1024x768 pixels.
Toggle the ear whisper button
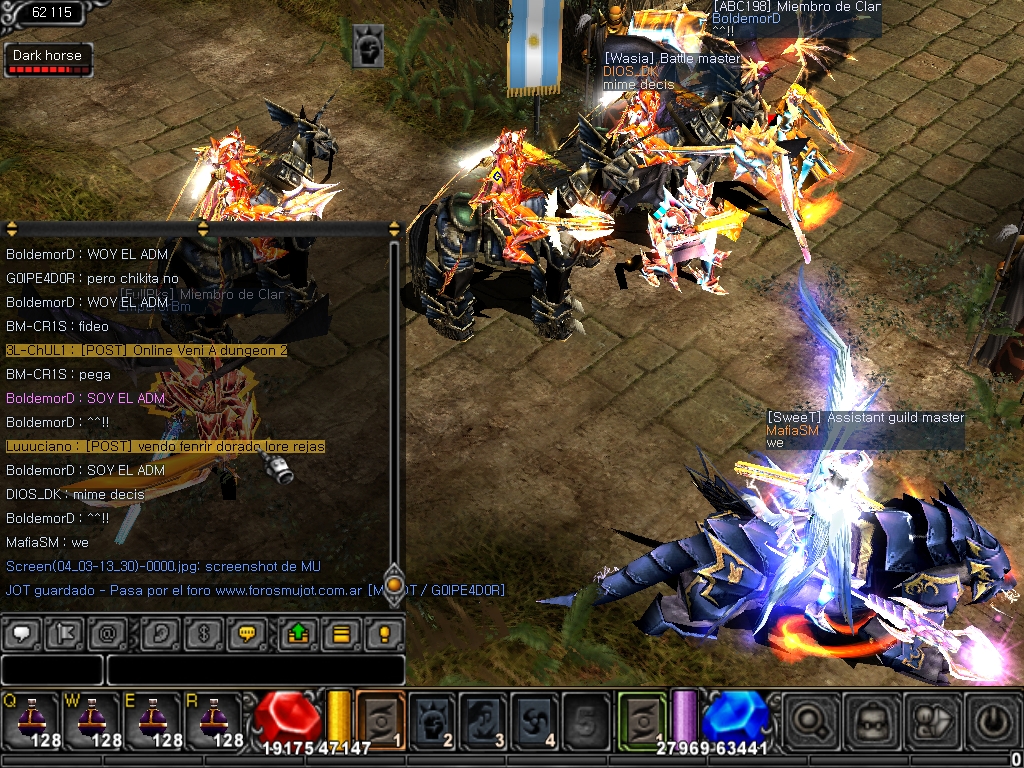click(x=160, y=633)
